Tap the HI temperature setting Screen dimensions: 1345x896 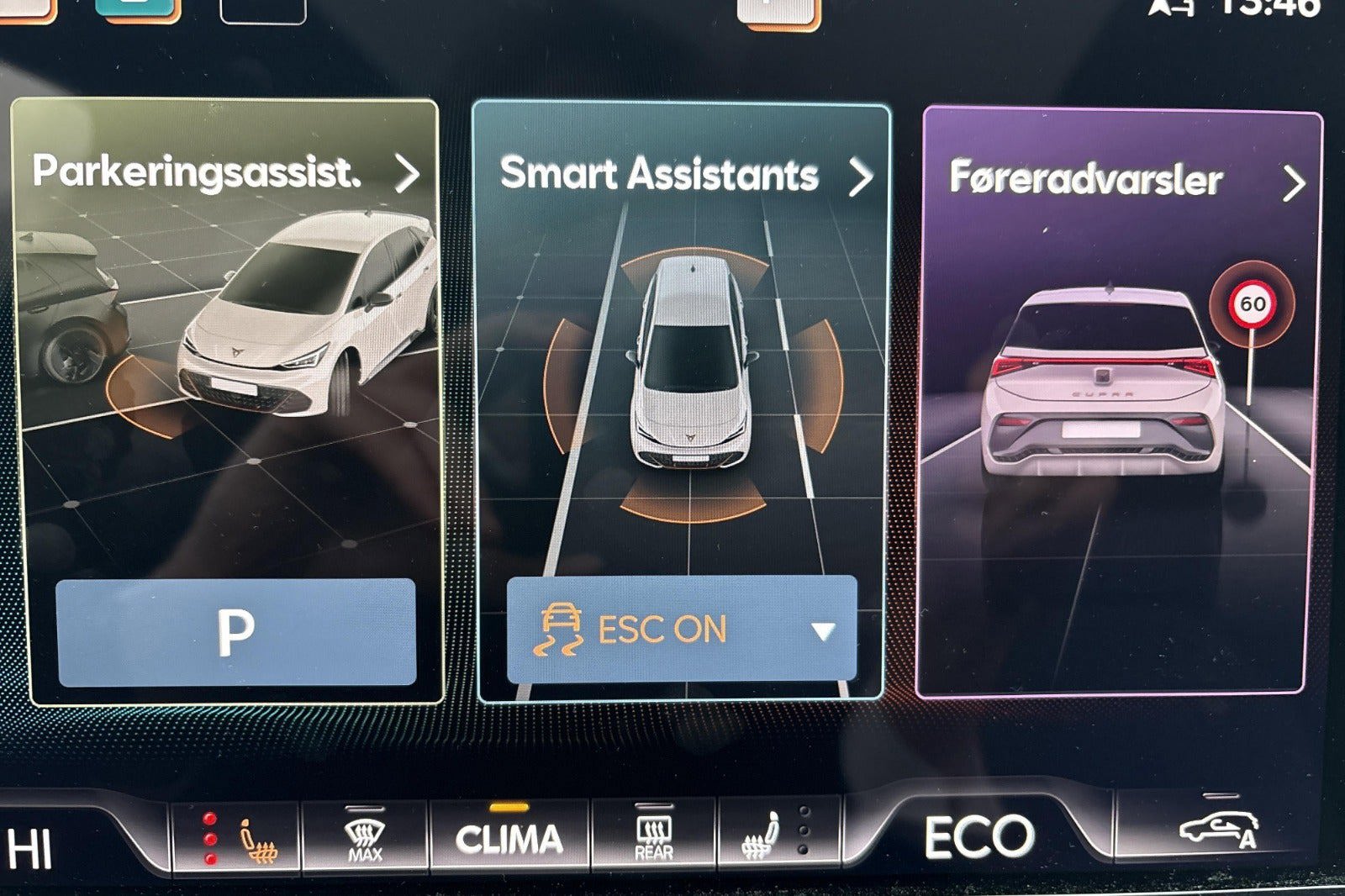tap(32, 847)
